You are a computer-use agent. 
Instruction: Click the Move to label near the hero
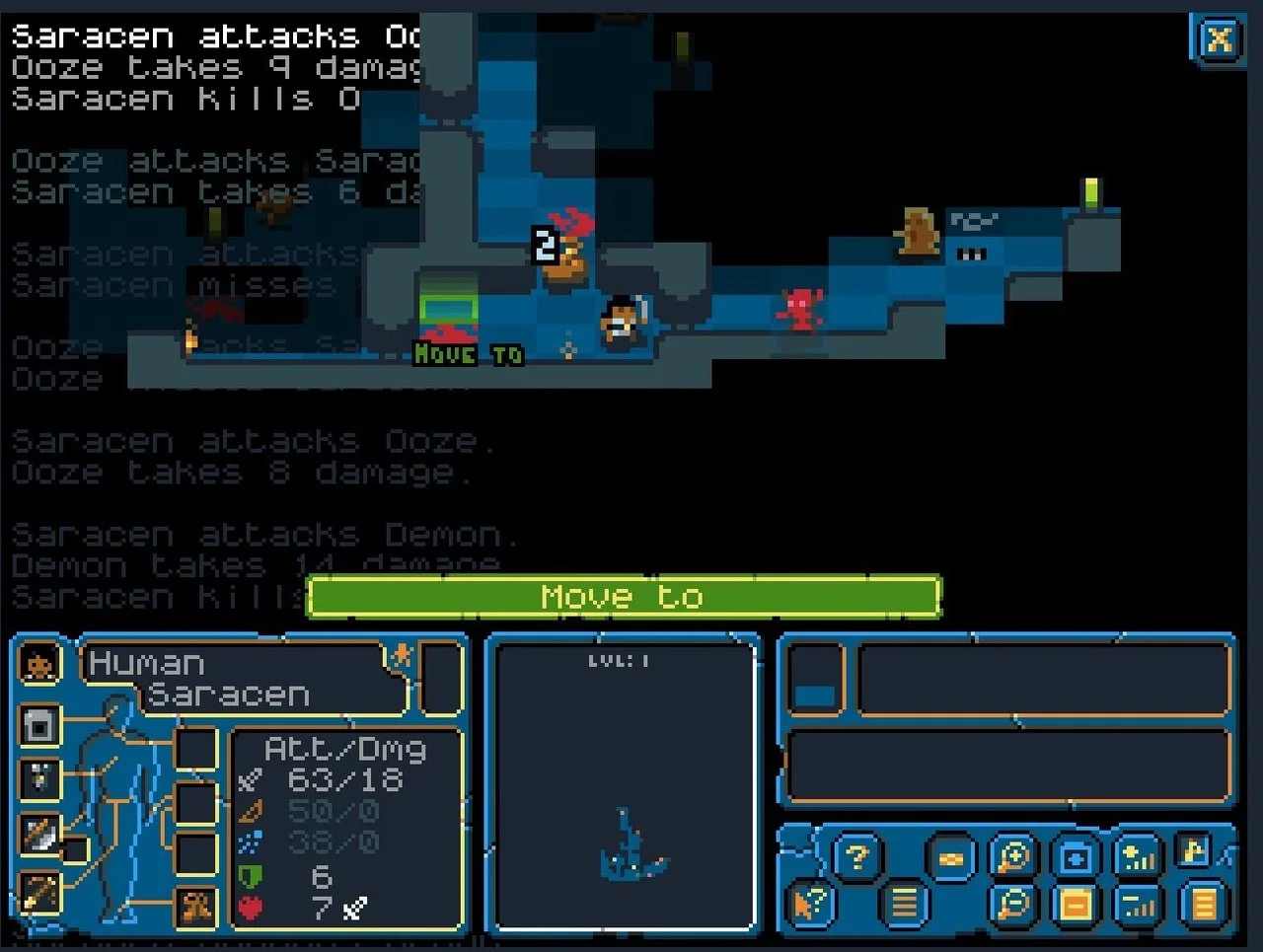467,354
